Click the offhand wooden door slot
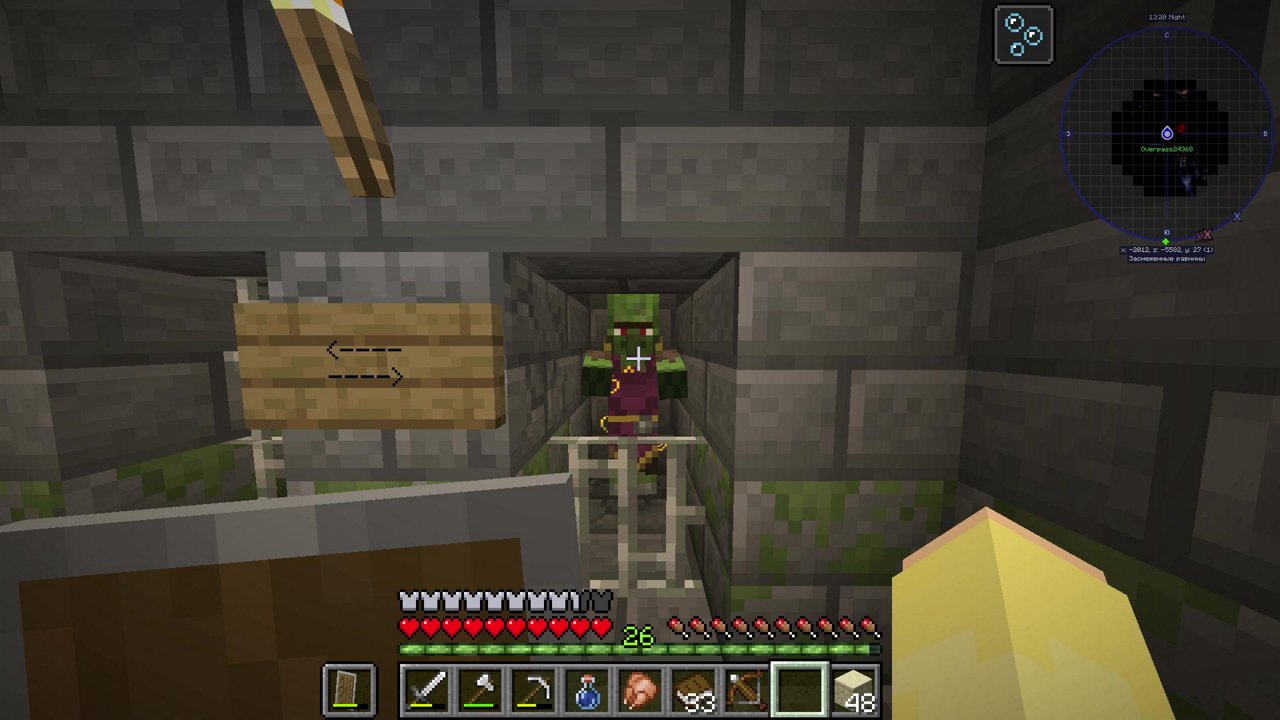This screenshot has height=720, width=1280. coord(350,691)
